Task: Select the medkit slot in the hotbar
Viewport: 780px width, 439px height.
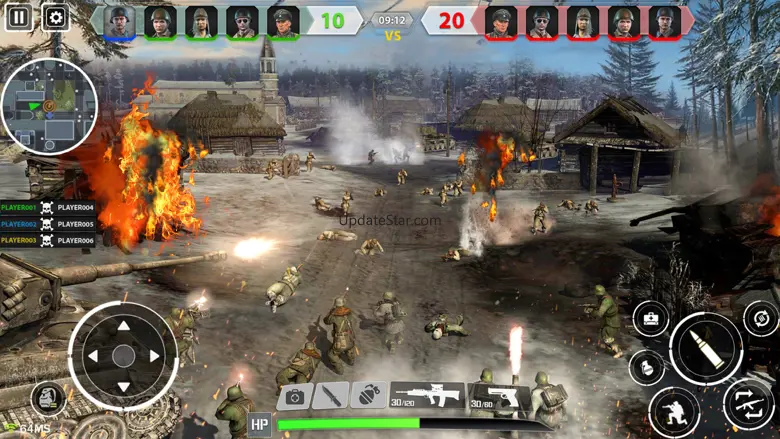Action: 295,396
